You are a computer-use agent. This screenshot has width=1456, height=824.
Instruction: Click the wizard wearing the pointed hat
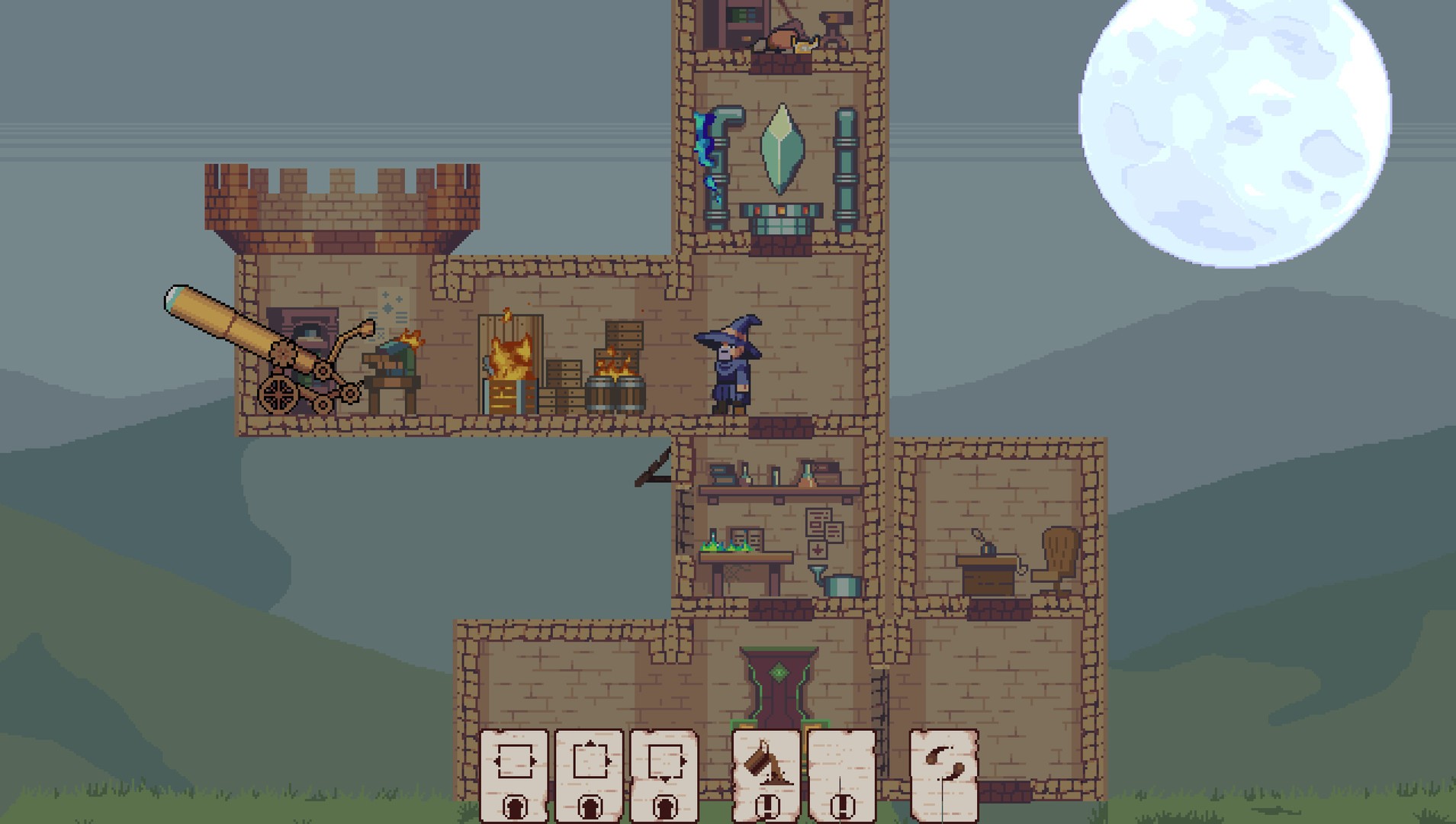pos(728,366)
